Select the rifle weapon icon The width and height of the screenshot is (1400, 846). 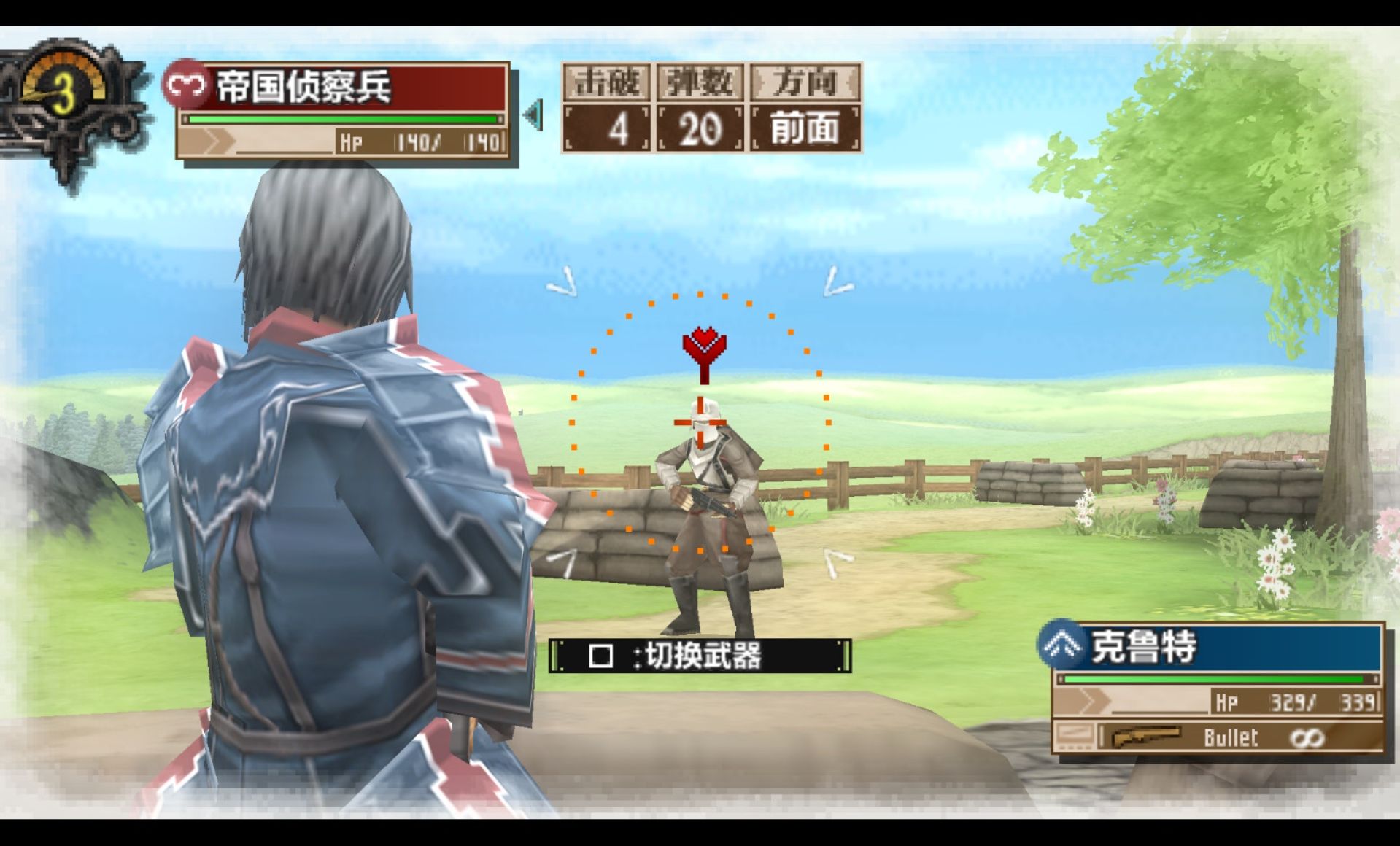[1145, 737]
